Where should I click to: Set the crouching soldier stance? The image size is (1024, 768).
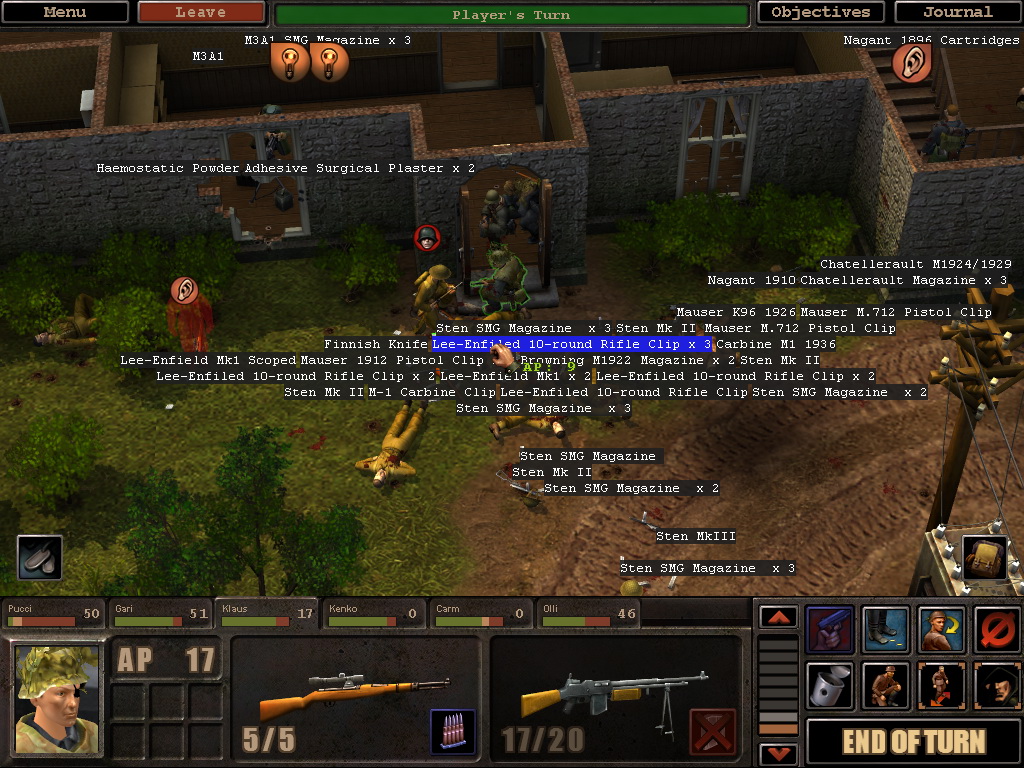tap(886, 686)
